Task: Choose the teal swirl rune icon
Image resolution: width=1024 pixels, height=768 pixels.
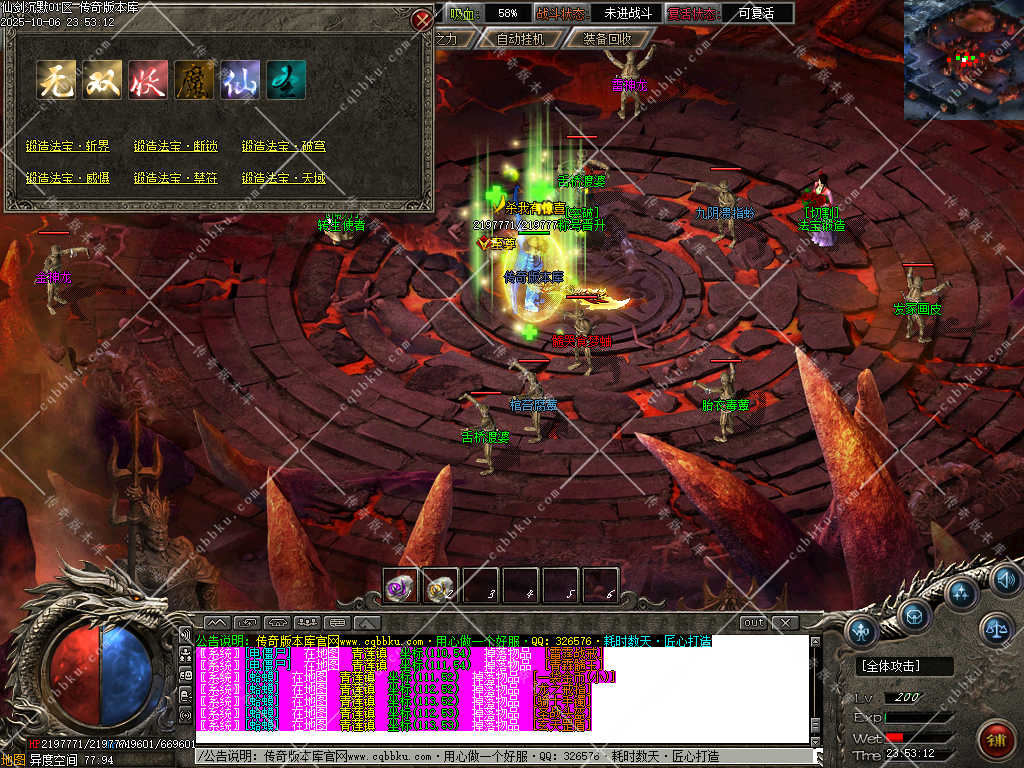Action: 286,80
